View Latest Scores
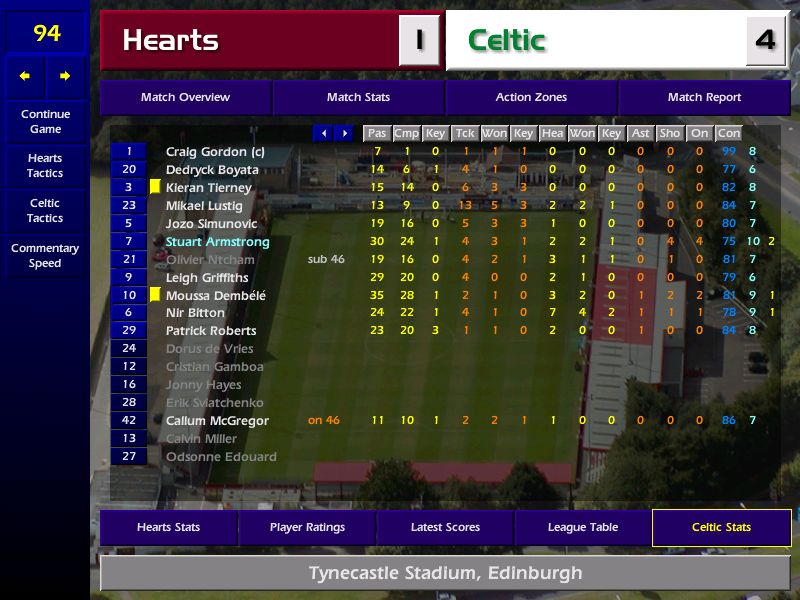 (445, 528)
